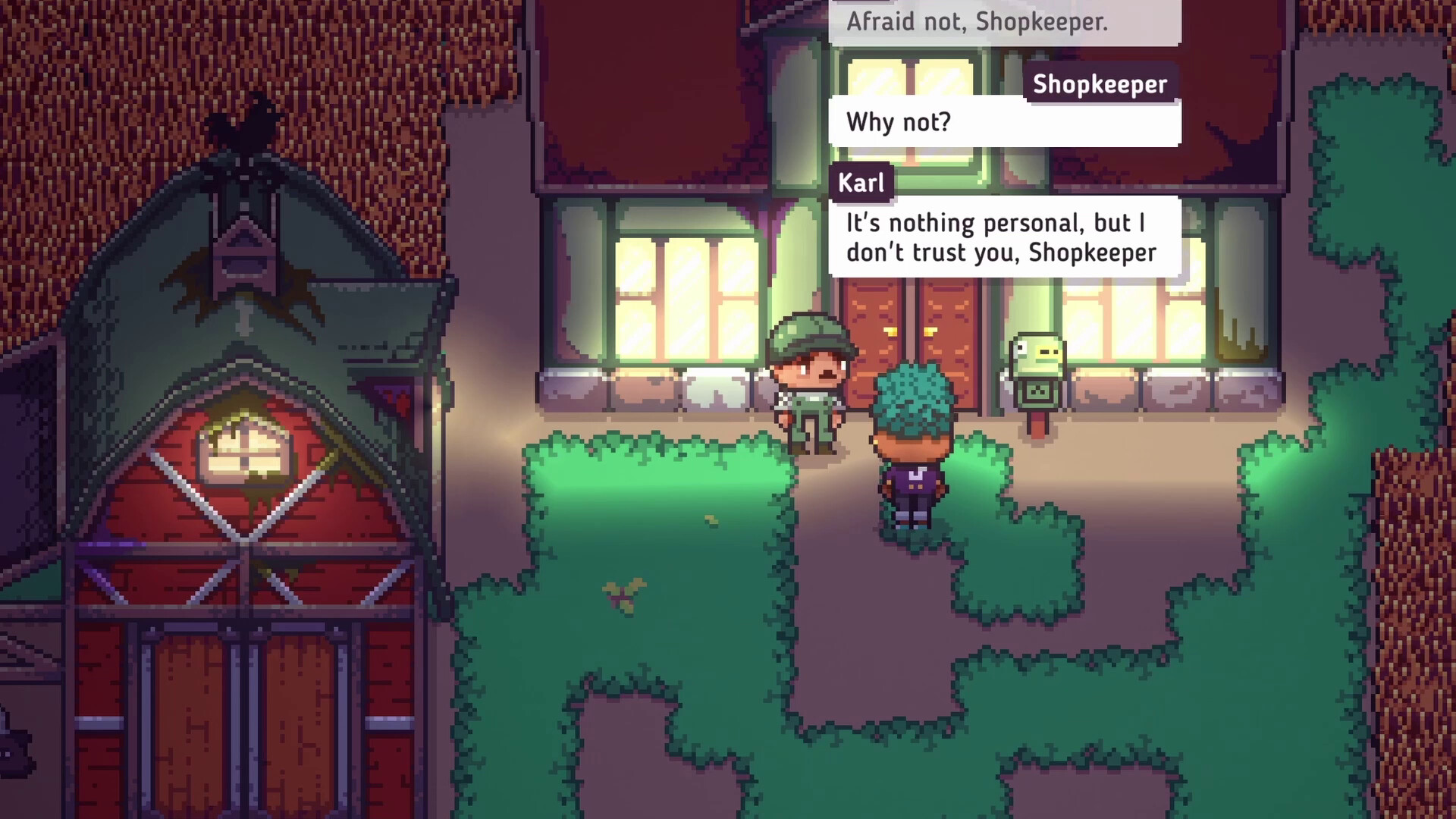This screenshot has height=819, width=1456.
Task: Select the Shopkeeper nameplate
Action: 1099,84
